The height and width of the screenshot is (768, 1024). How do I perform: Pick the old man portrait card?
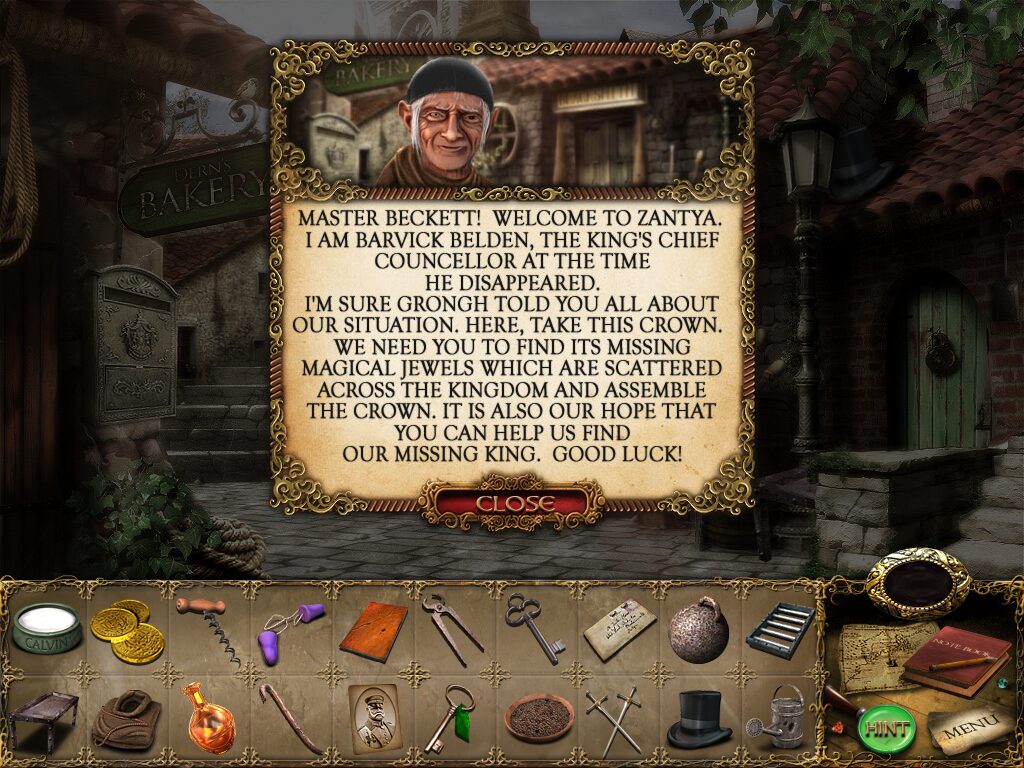(x=373, y=716)
